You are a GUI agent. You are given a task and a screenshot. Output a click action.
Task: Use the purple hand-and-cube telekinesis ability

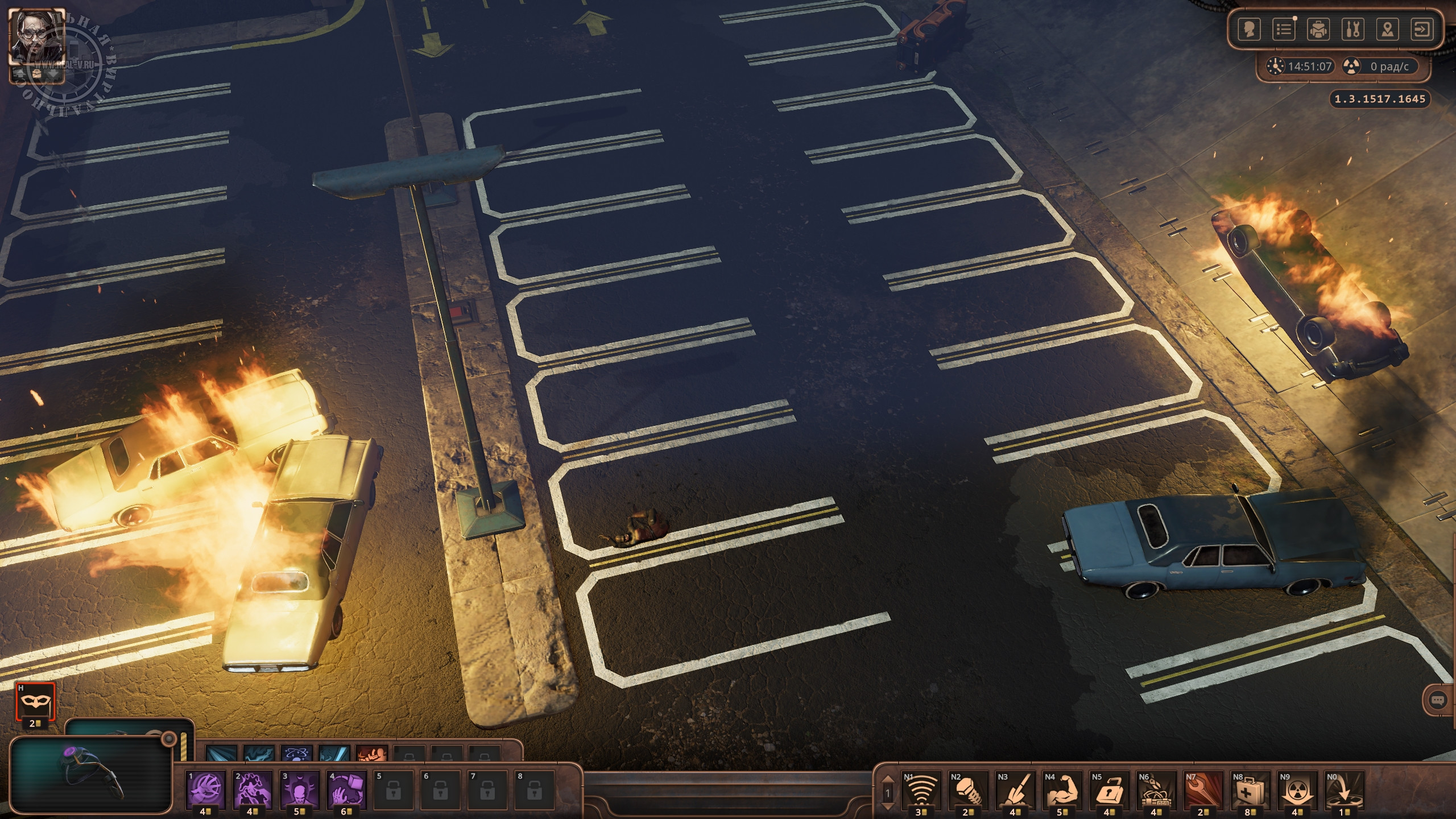[x=347, y=789]
